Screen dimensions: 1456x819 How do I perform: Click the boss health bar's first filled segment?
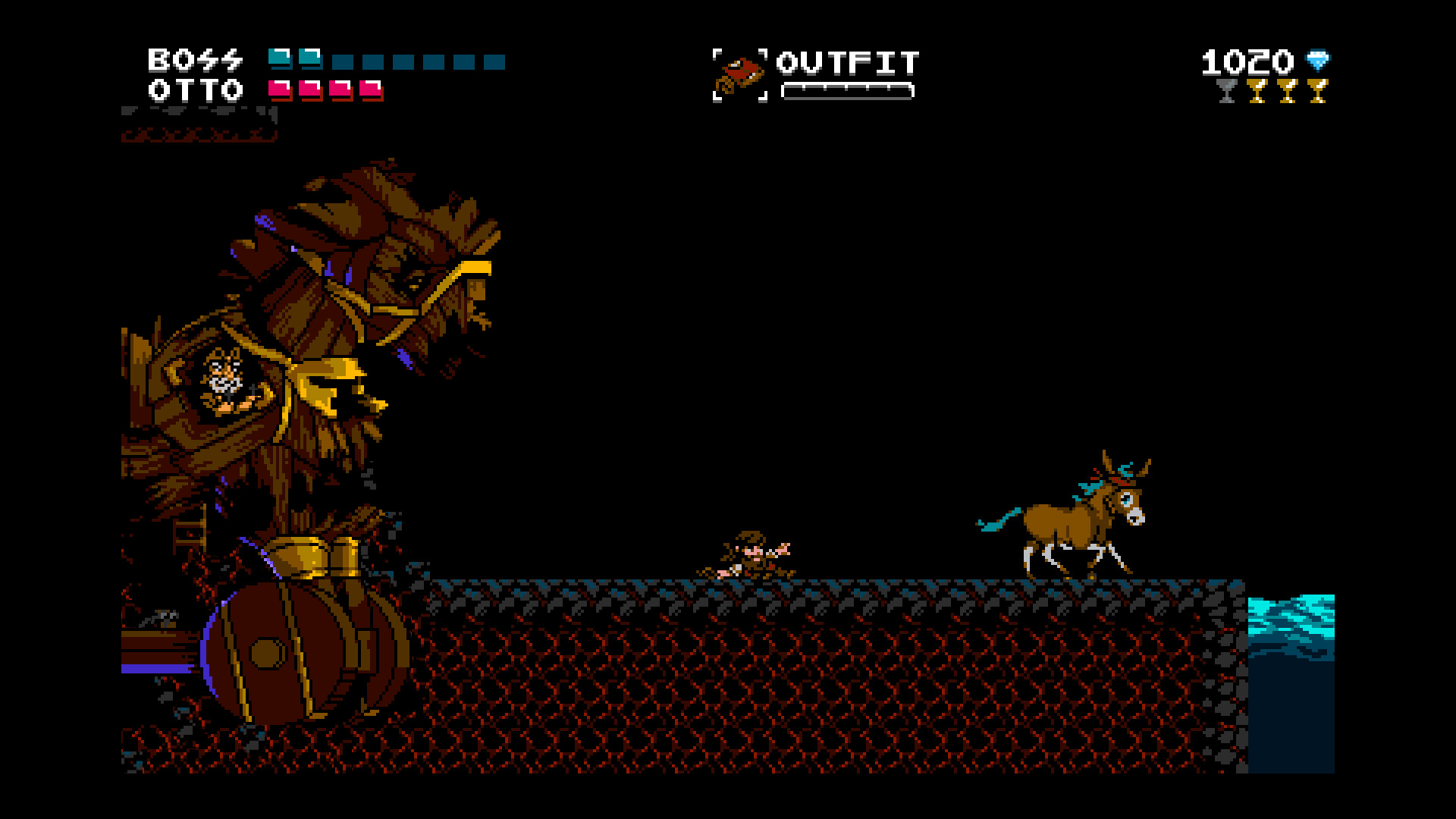point(281,59)
